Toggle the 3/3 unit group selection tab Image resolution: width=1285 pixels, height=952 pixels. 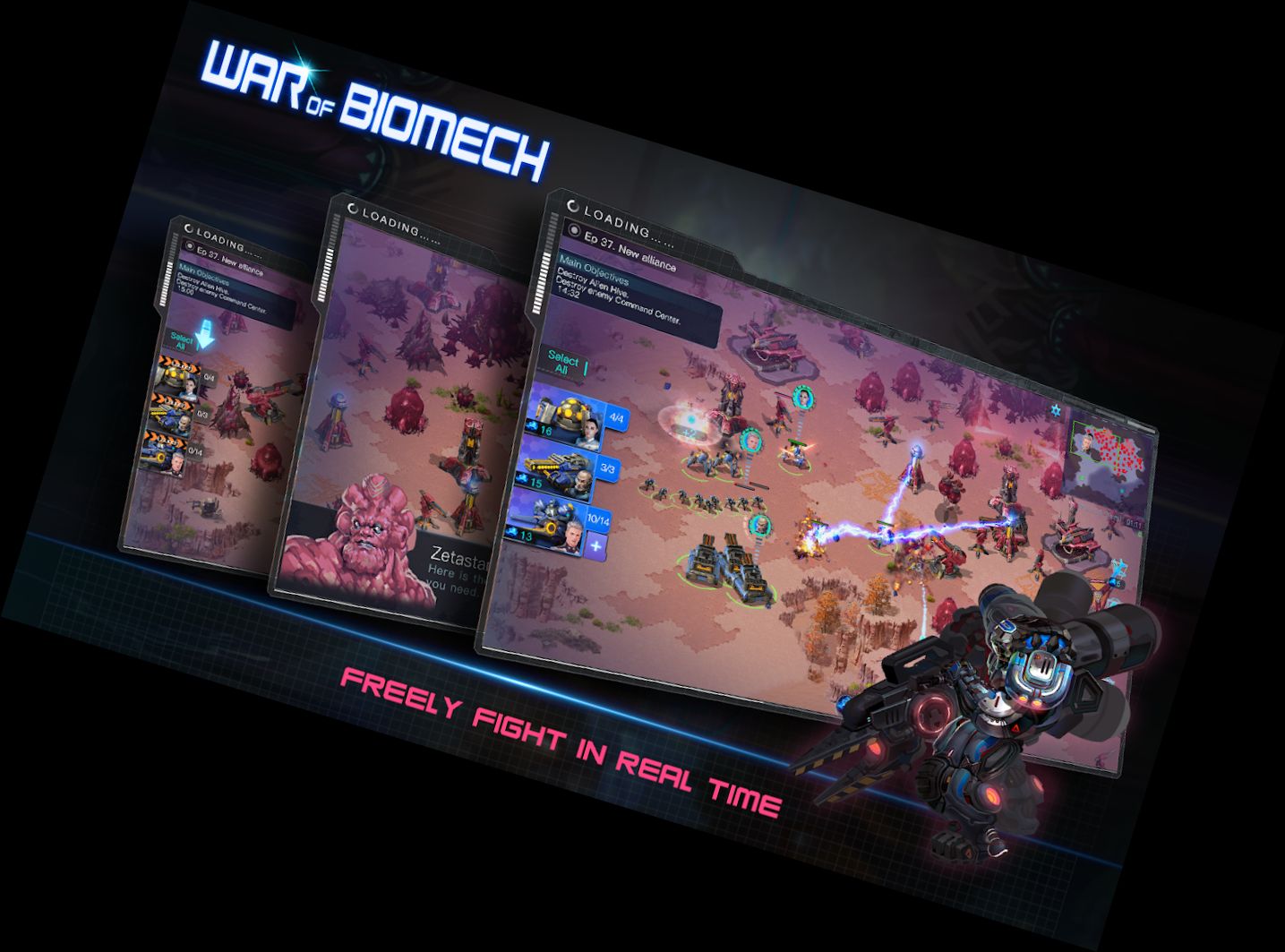(x=606, y=467)
